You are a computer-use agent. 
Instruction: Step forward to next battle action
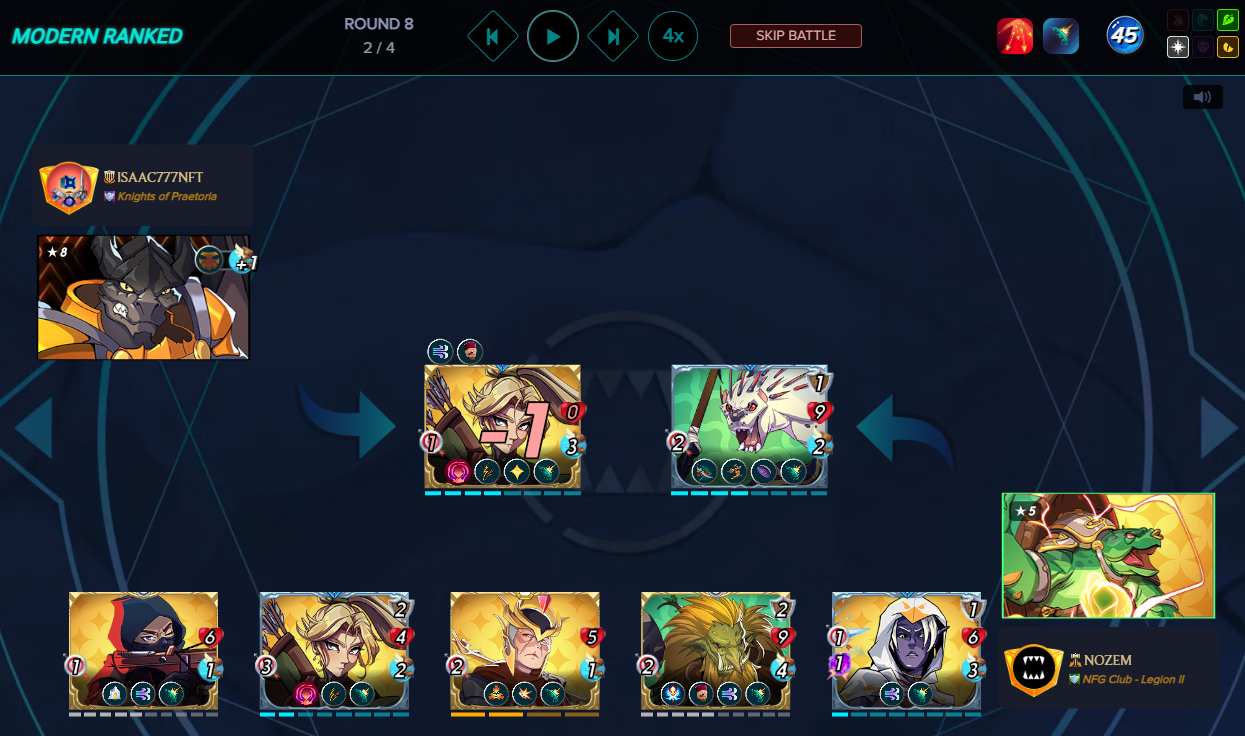tap(613, 37)
